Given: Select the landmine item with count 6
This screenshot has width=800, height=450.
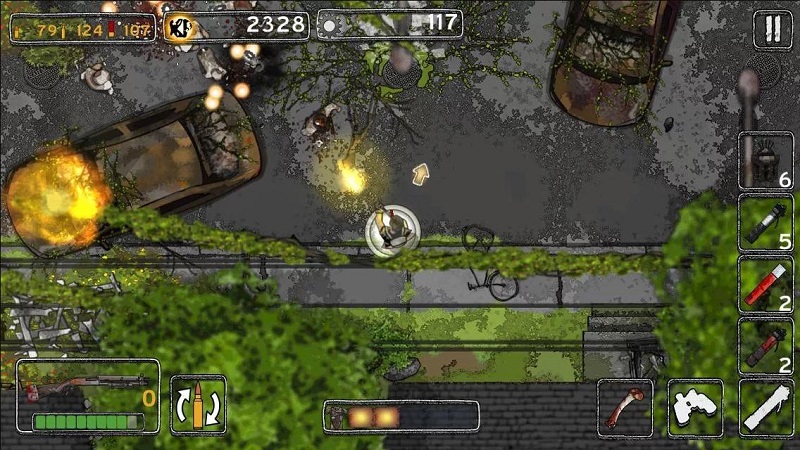Looking at the screenshot, I should pos(766,160).
